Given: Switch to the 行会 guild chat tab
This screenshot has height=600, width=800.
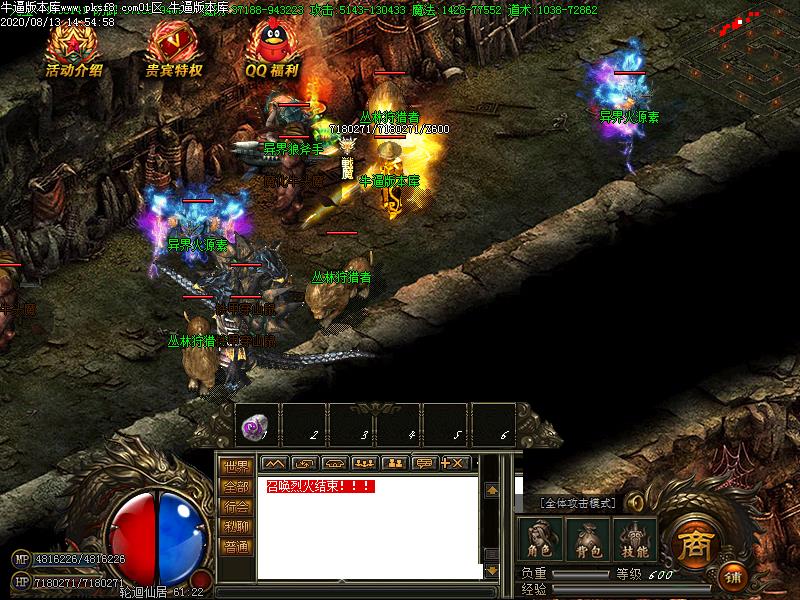Looking at the screenshot, I should click(x=236, y=506).
